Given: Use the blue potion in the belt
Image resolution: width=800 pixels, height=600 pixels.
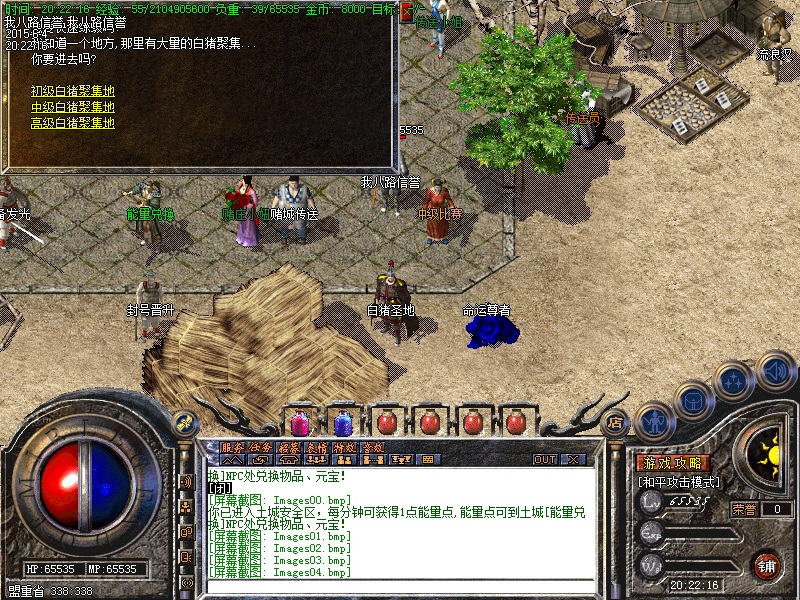Looking at the screenshot, I should click(x=342, y=422).
